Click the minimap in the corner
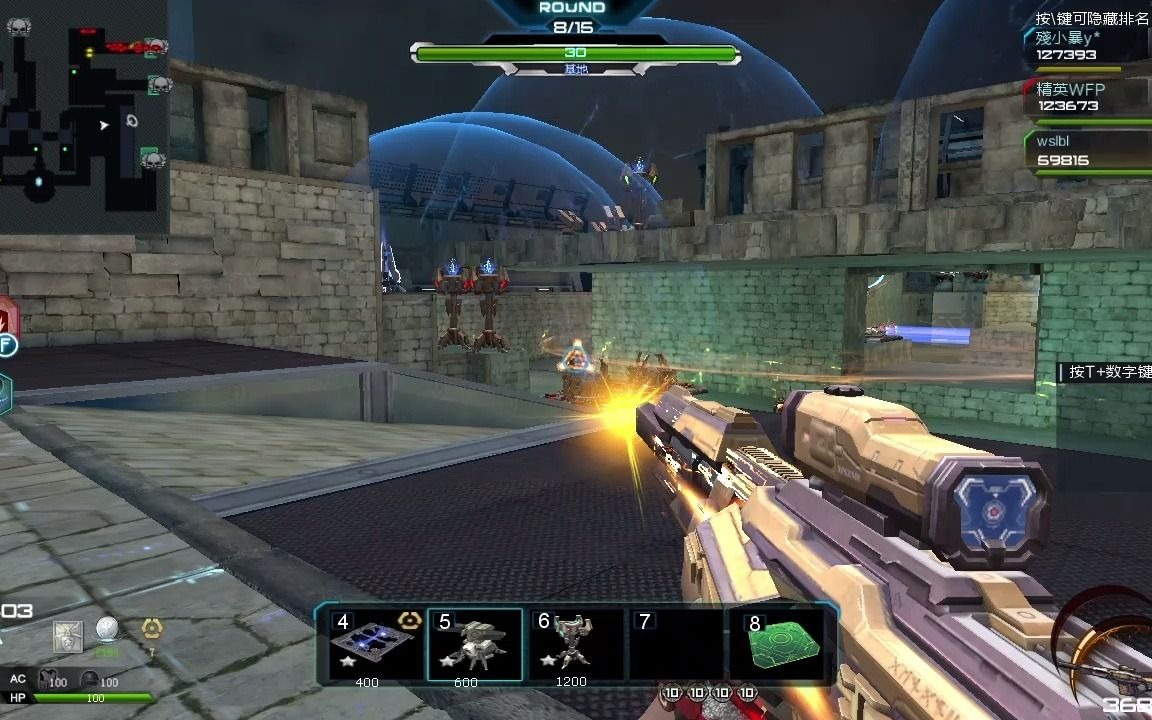This screenshot has height=720, width=1152. click(83, 115)
